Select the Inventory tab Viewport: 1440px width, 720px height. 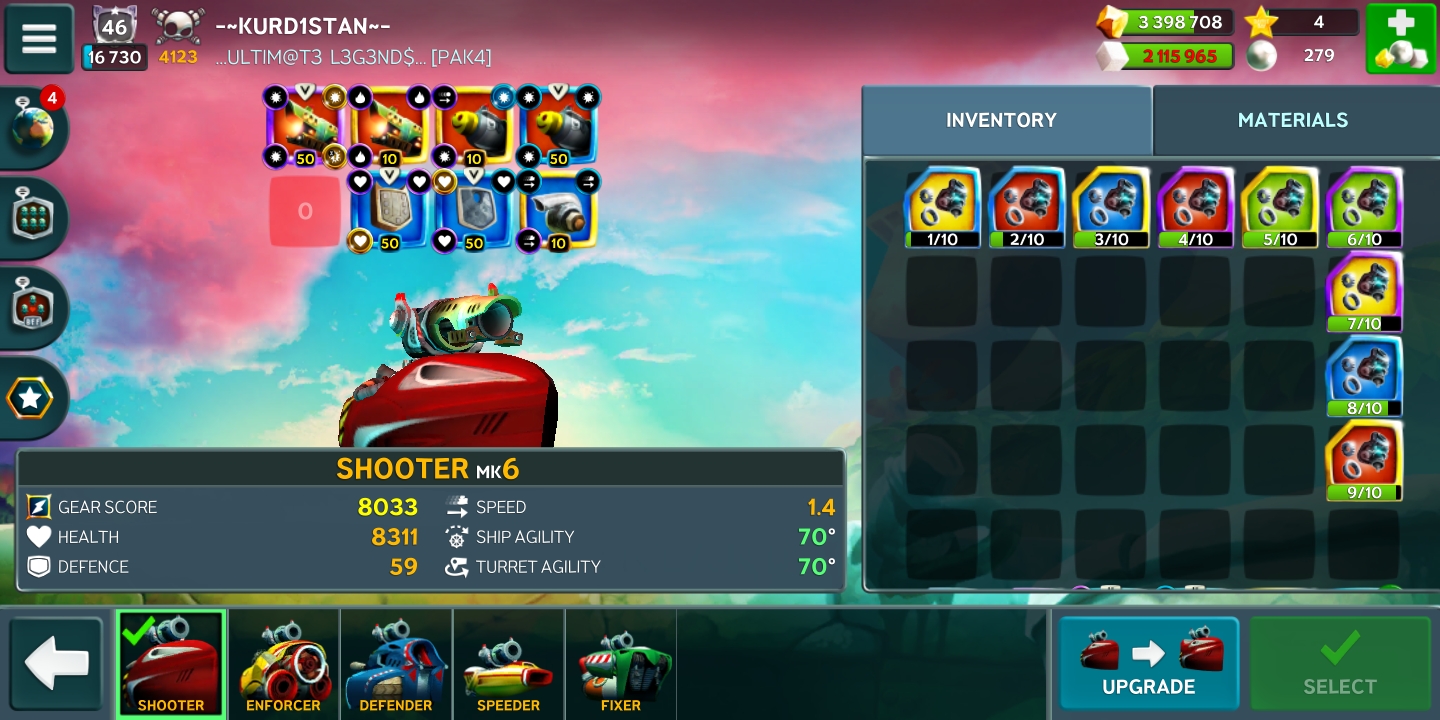point(1001,120)
